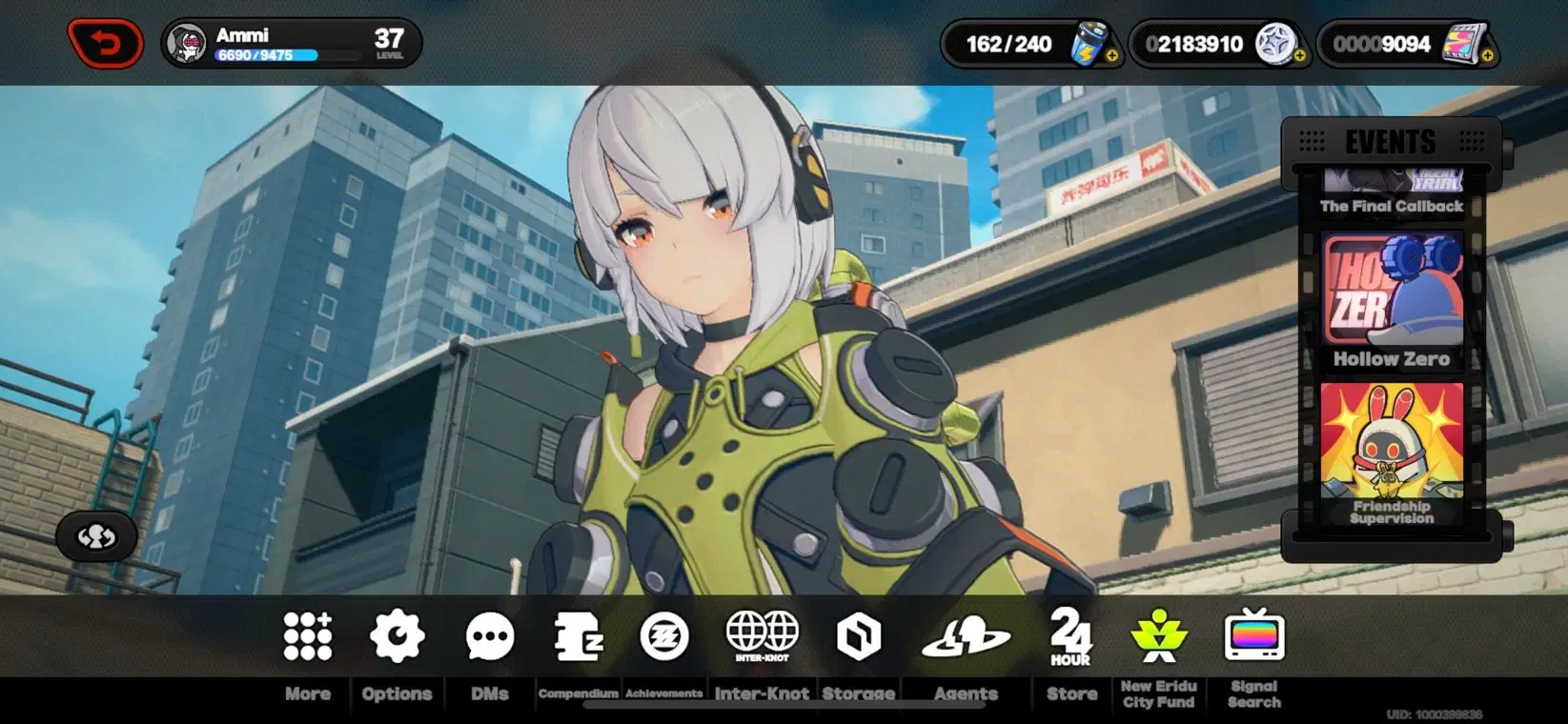Open the Storage box icon
Viewport: 1568px width, 724px height.
(x=857, y=638)
